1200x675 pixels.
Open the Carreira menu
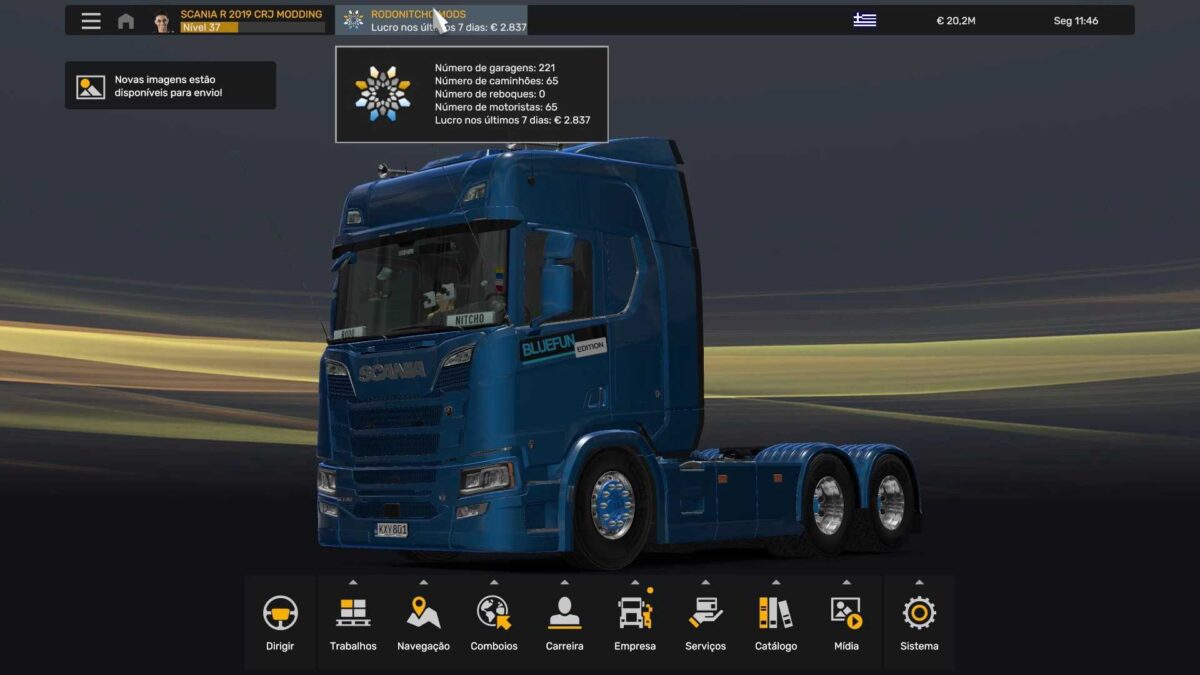point(564,622)
